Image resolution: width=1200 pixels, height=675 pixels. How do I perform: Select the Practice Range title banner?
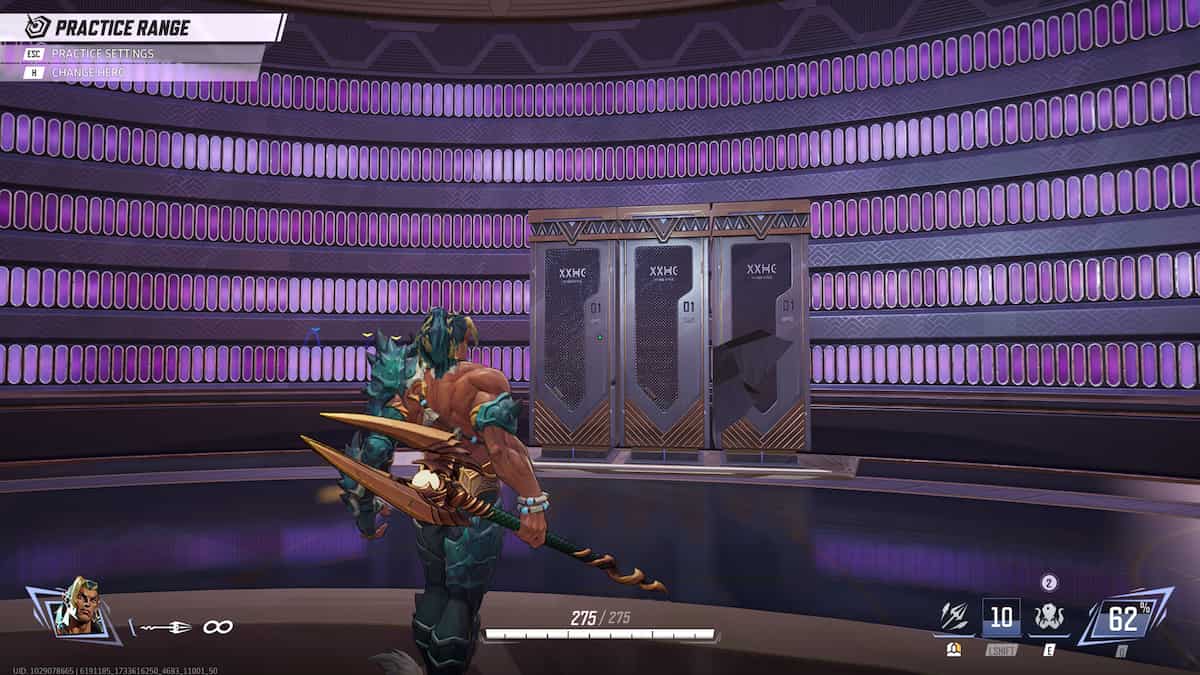coord(140,27)
